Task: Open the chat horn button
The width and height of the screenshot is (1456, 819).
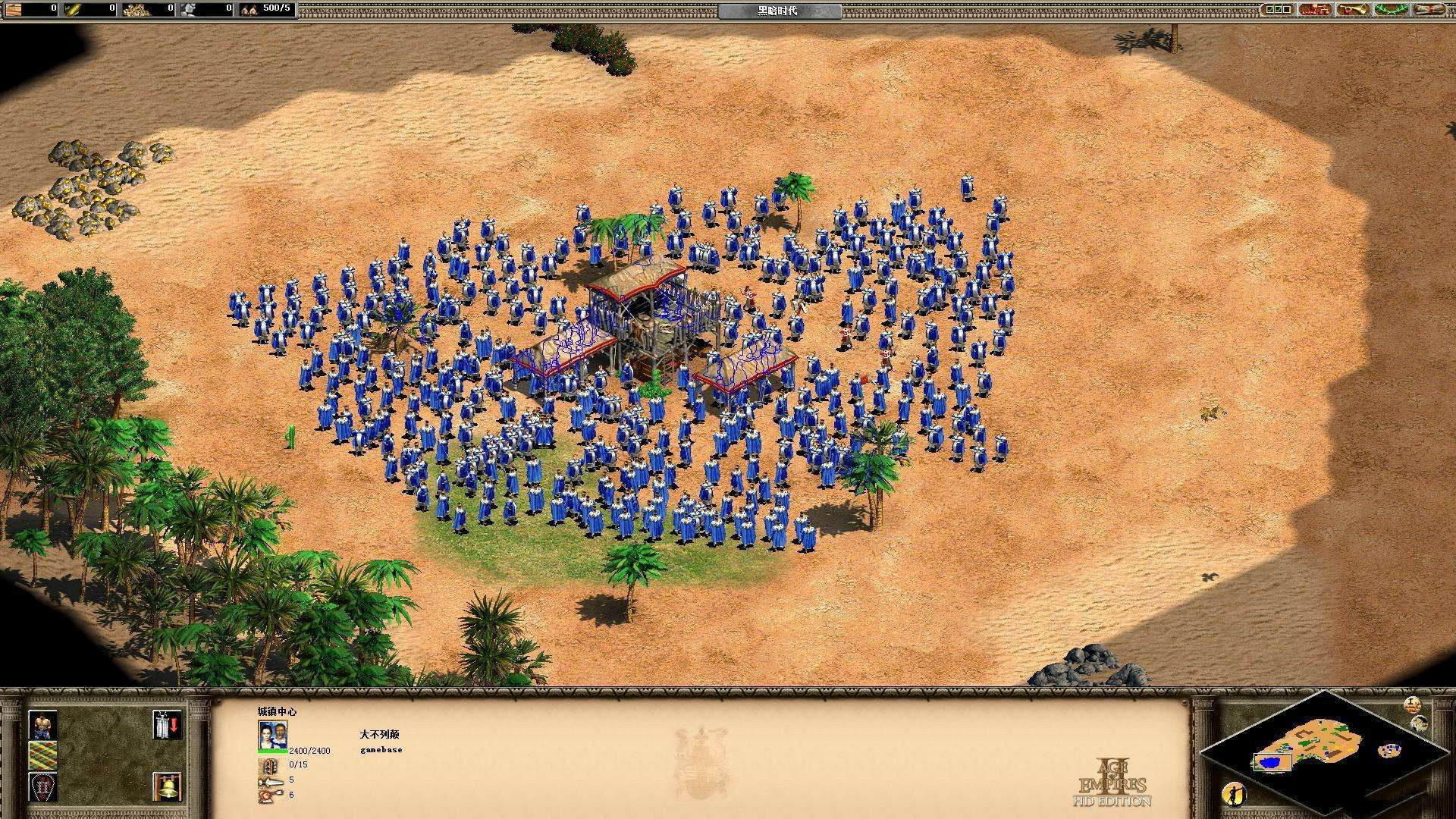Action: [1352, 10]
